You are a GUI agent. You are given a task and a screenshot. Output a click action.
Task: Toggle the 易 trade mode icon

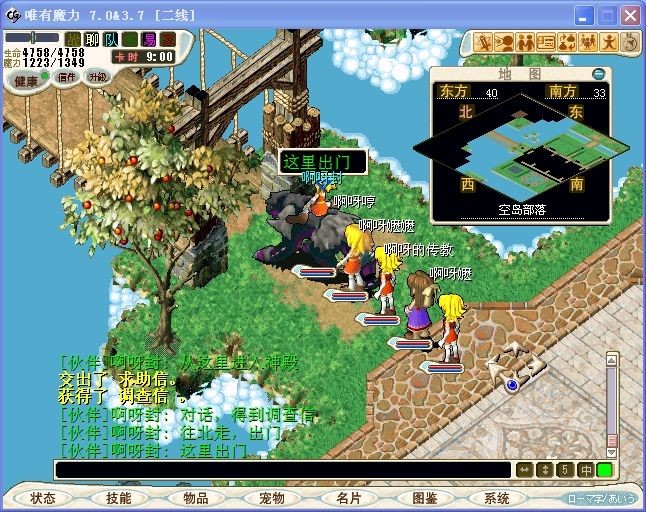(x=149, y=39)
